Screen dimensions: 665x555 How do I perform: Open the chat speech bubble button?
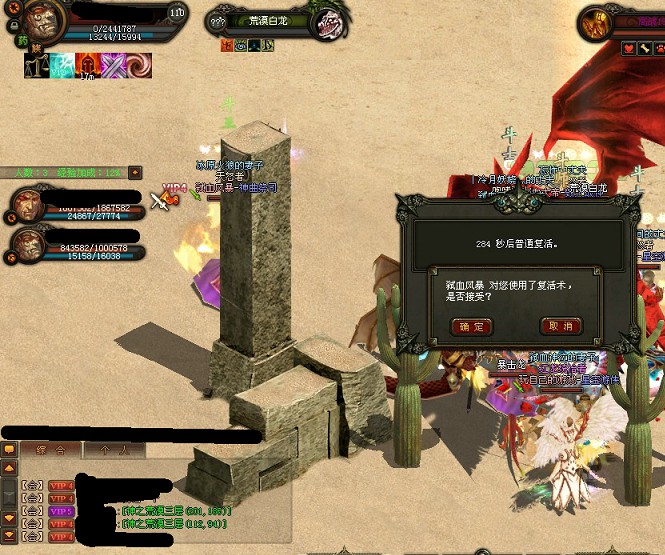pyautogui.click(x=8, y=450)
